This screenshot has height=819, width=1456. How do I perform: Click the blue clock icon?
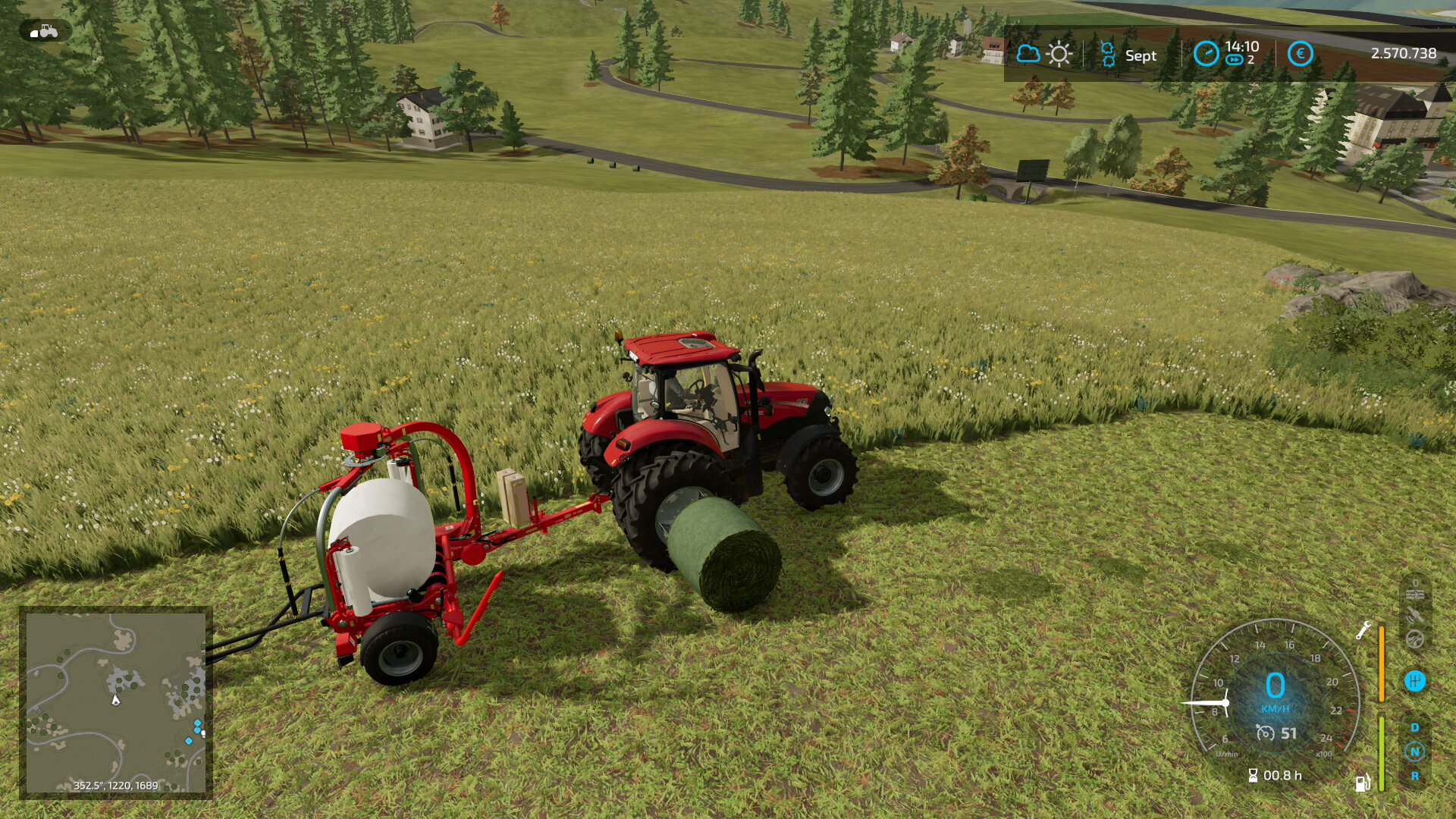(x=1205, y=54)
